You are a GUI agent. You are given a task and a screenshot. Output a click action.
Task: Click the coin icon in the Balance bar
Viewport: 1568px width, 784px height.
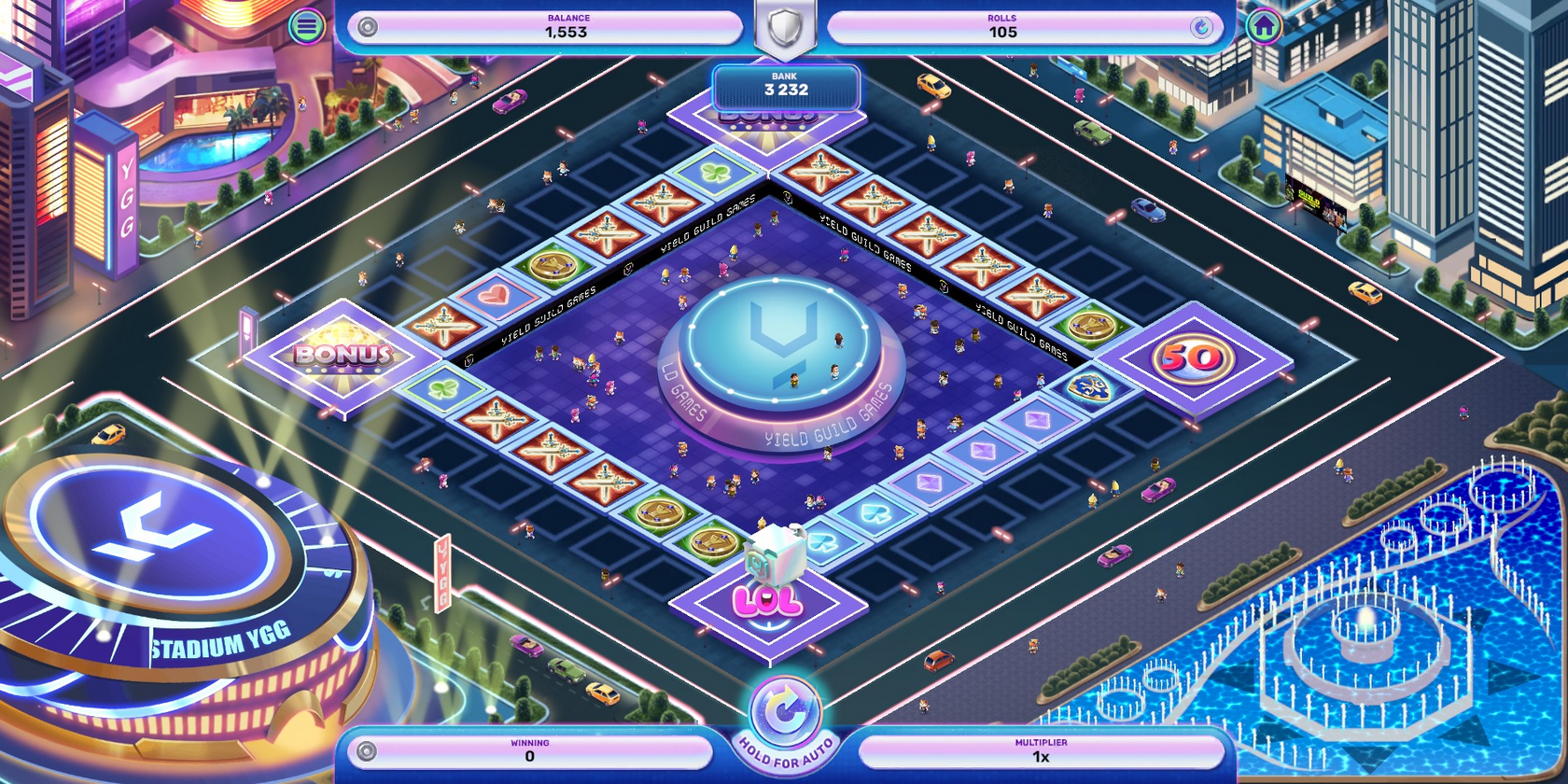tap(366, 28)
